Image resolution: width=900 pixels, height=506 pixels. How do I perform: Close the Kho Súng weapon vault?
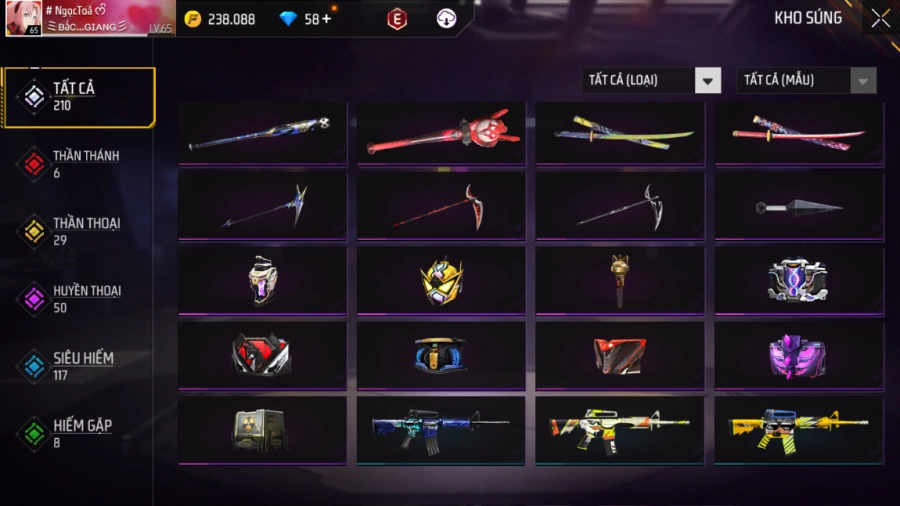[x=880, y=18]
